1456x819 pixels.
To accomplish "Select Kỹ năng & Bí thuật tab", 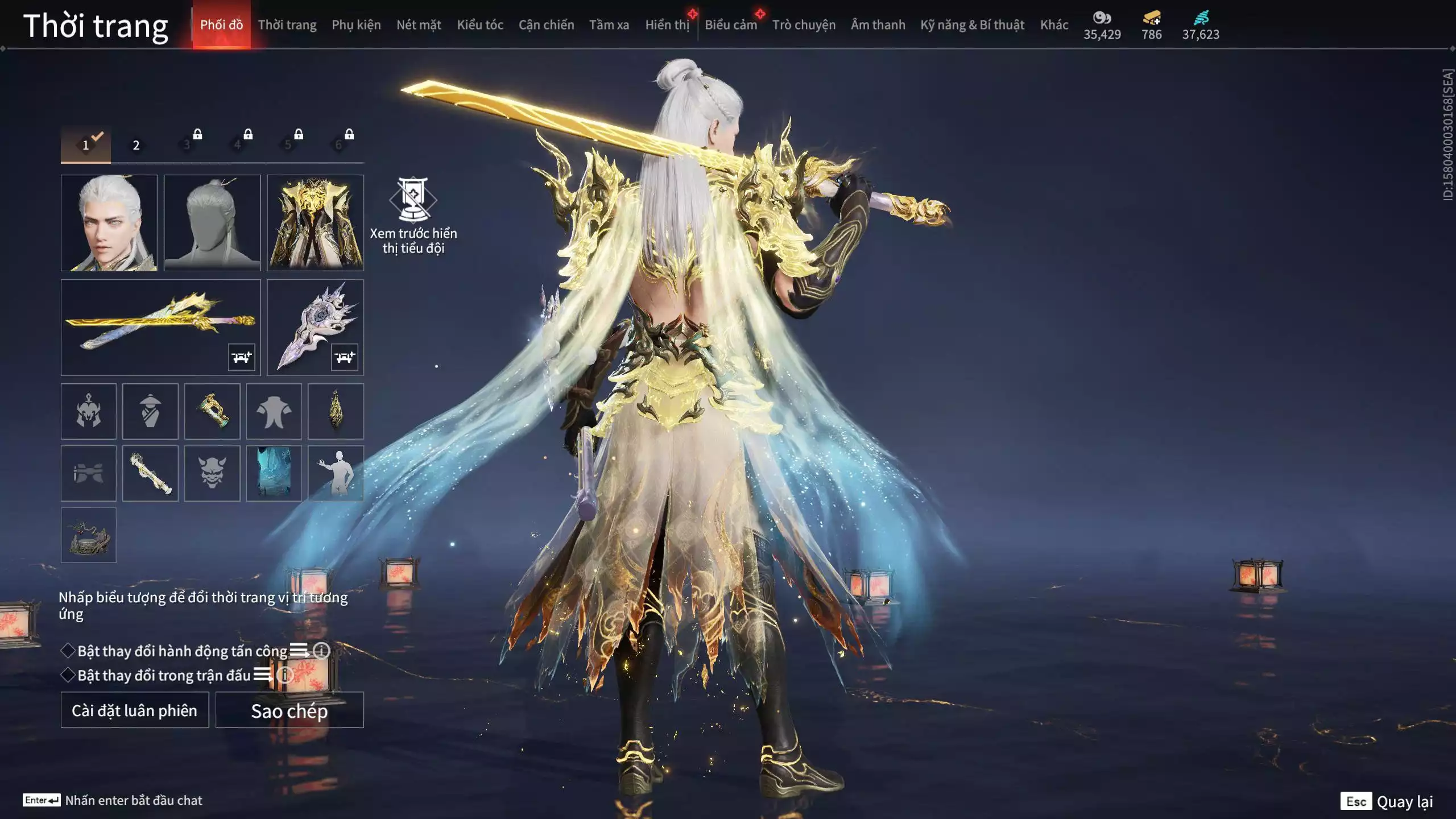I will pyautogui.click(x=972, y=25).
